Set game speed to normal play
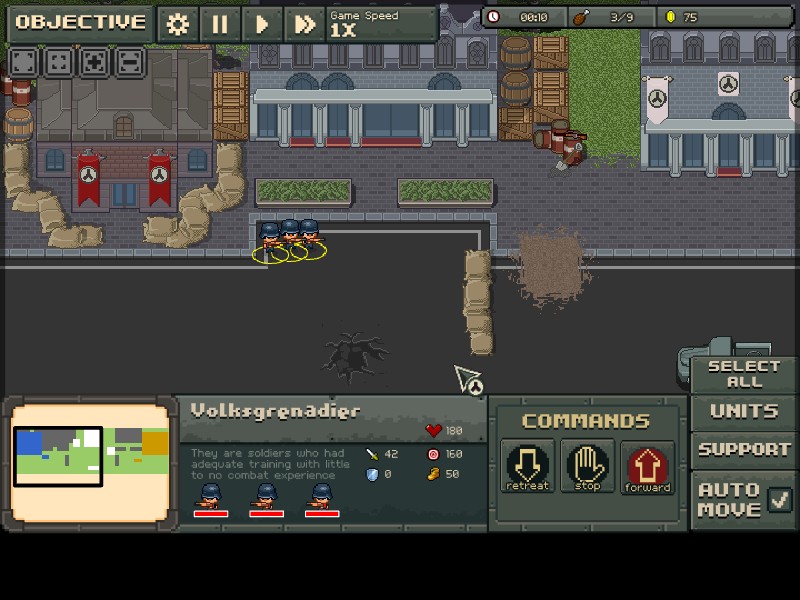The width and height of the screenshot is (800, 600). tap(262, 25)
